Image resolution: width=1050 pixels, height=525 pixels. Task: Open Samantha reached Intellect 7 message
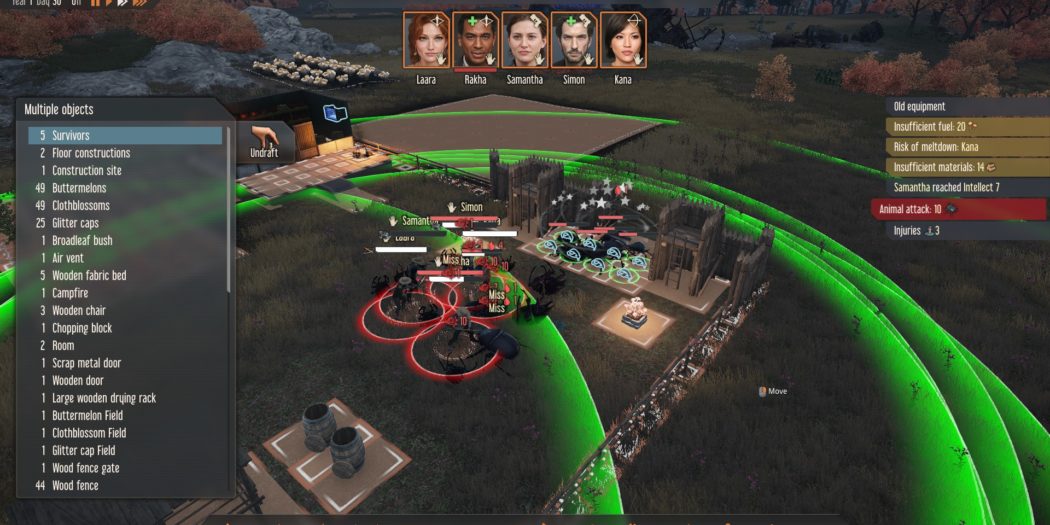[x=960, y=188]
